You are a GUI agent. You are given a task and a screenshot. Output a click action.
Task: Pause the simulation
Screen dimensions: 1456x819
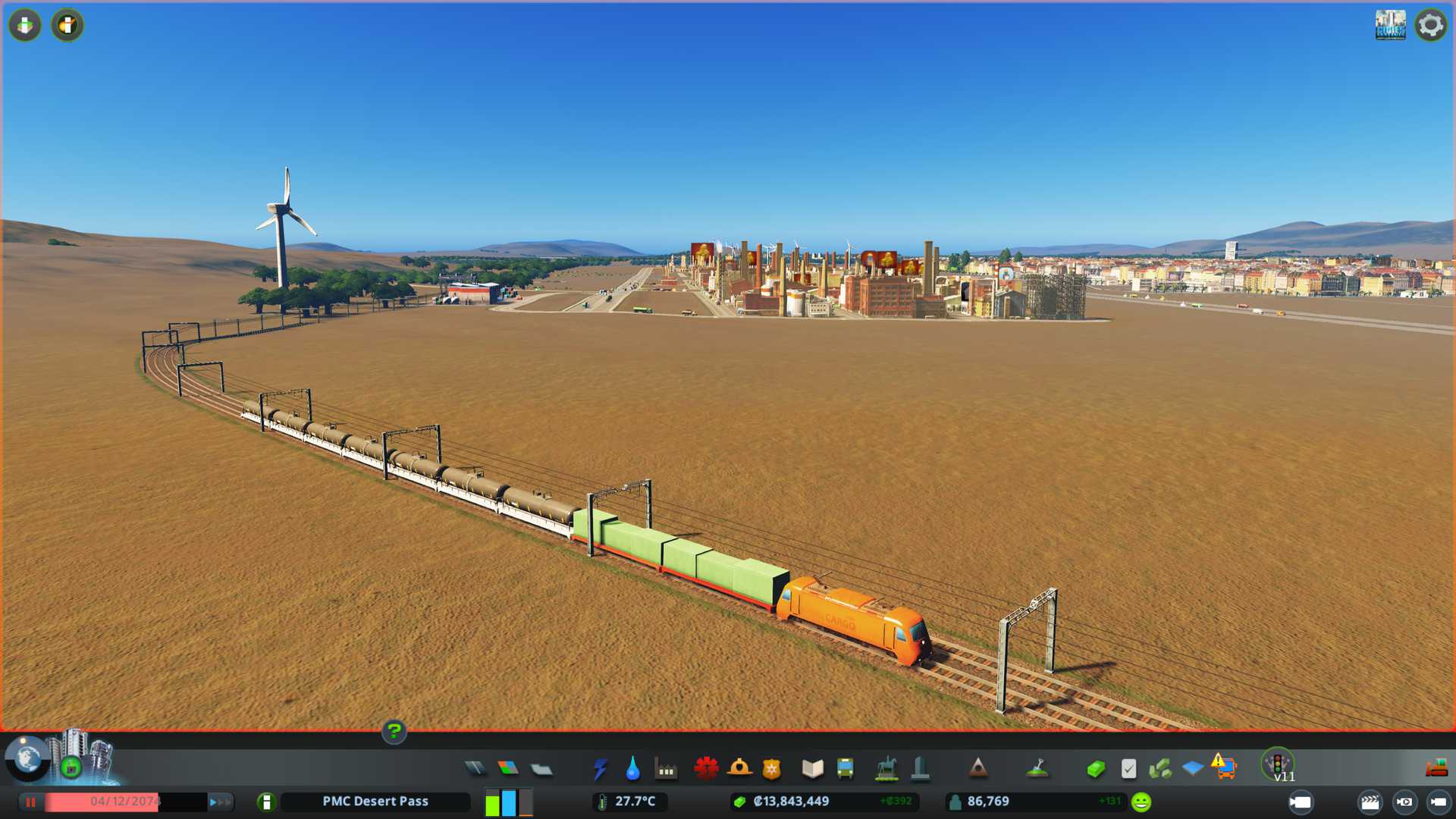(30, 802)
